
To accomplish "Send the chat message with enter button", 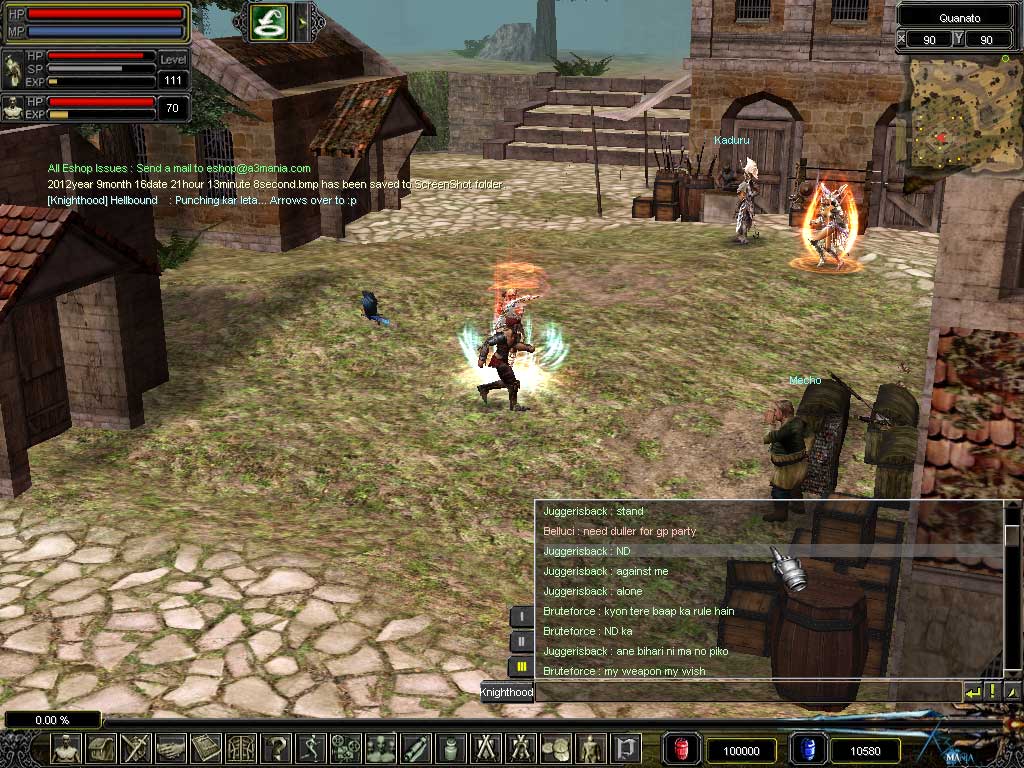I will tap(972, 691).
